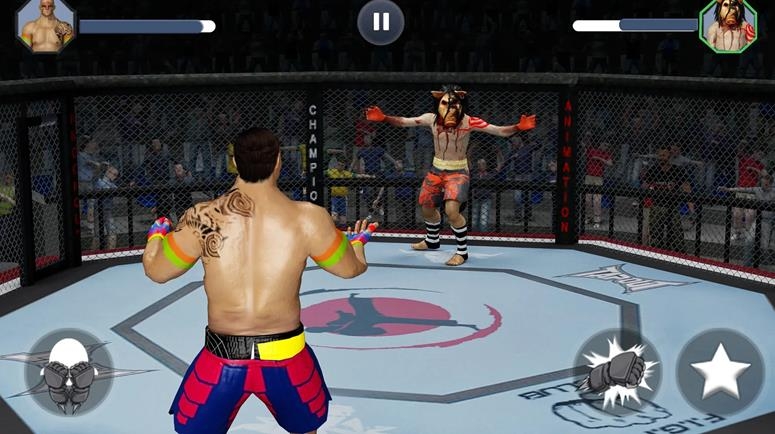Pause the fight with the pause button

click(381, 22)
